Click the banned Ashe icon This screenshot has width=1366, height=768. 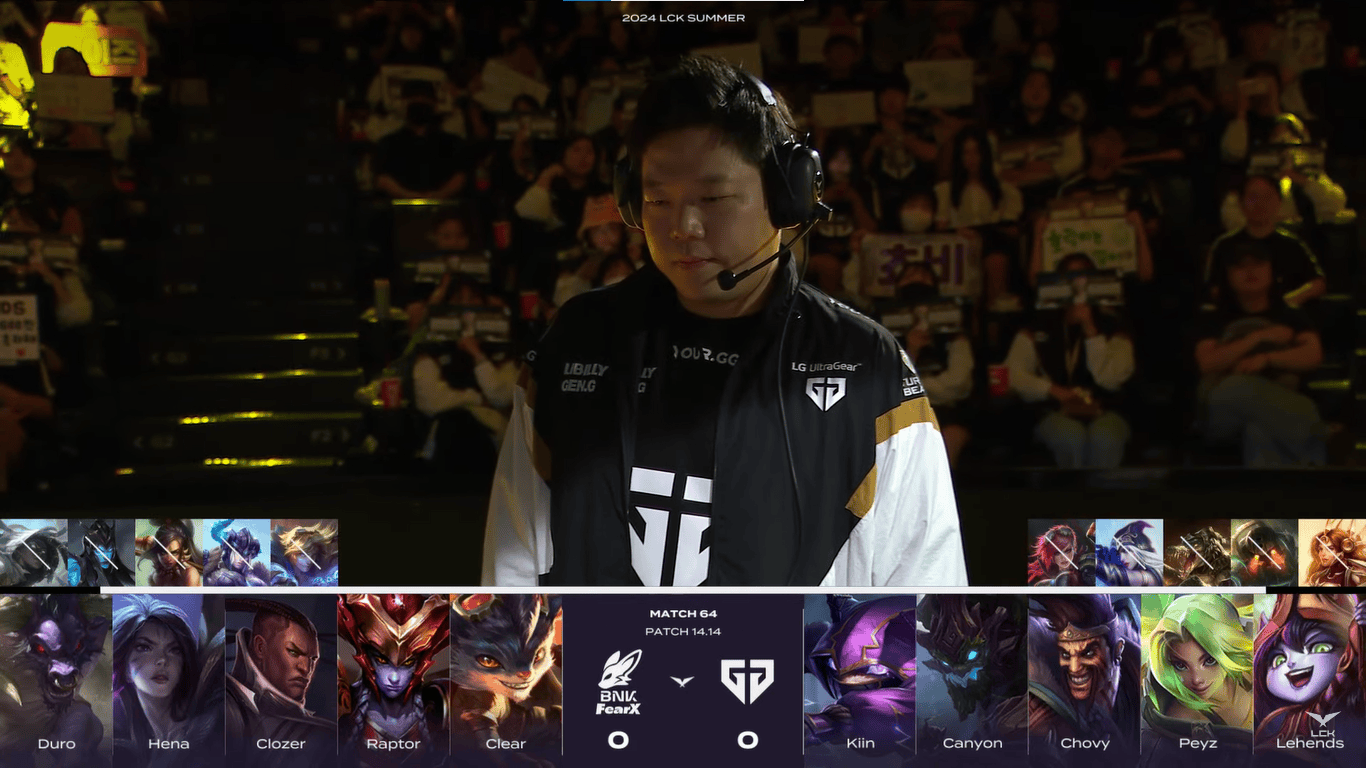pos(1129,552)
